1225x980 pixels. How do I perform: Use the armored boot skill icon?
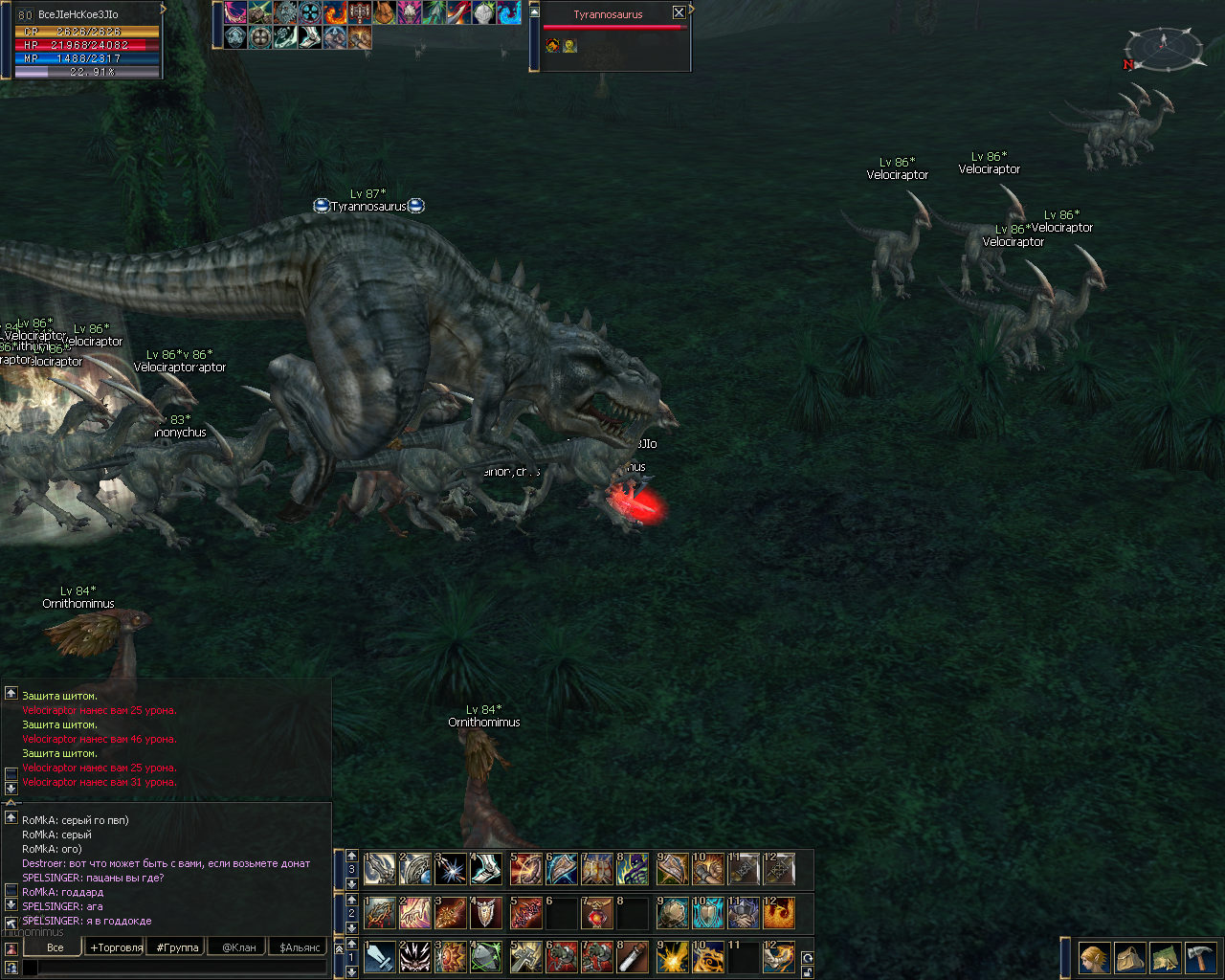pos(487,869)
